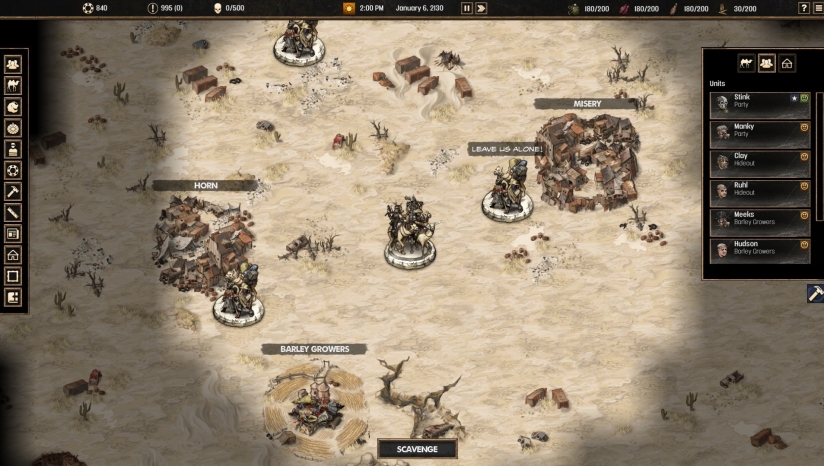The height and width of the screenshot is (466, 824).
Task: Speed up time with the fast-forward button
Action: (481, 8)
